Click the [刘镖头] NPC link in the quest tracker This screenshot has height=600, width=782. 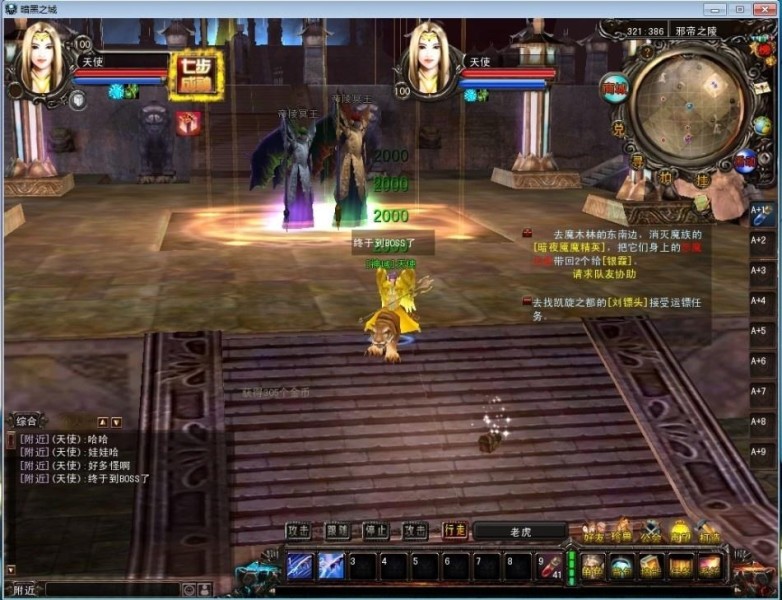tap(628, 301)
